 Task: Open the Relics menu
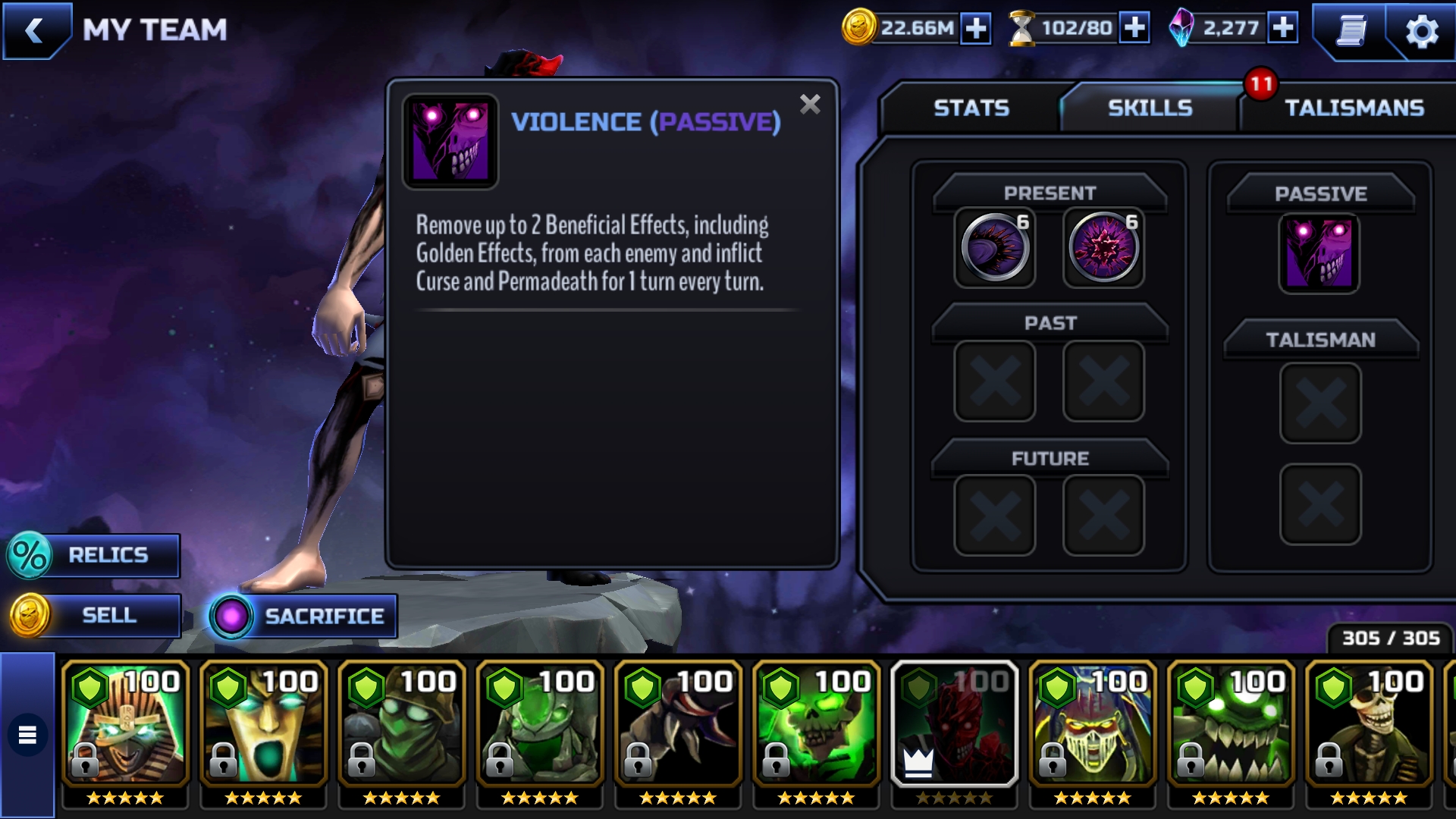click(x=94, y=555)
